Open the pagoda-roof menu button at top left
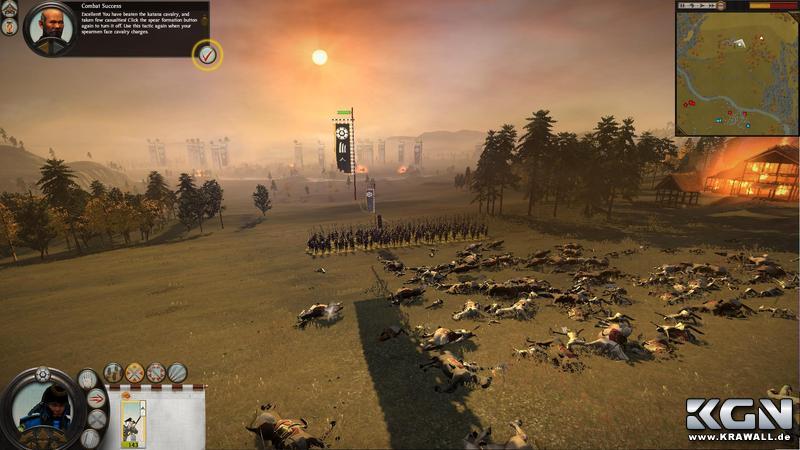This screenshot has width=800, height=450. point(9,9)
